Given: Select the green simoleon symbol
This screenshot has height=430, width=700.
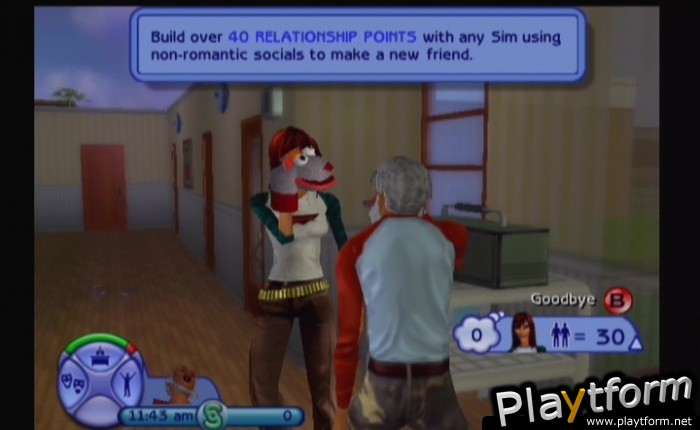Looking at the screenshot, I should pyautogui.click(x=212, y=413).
